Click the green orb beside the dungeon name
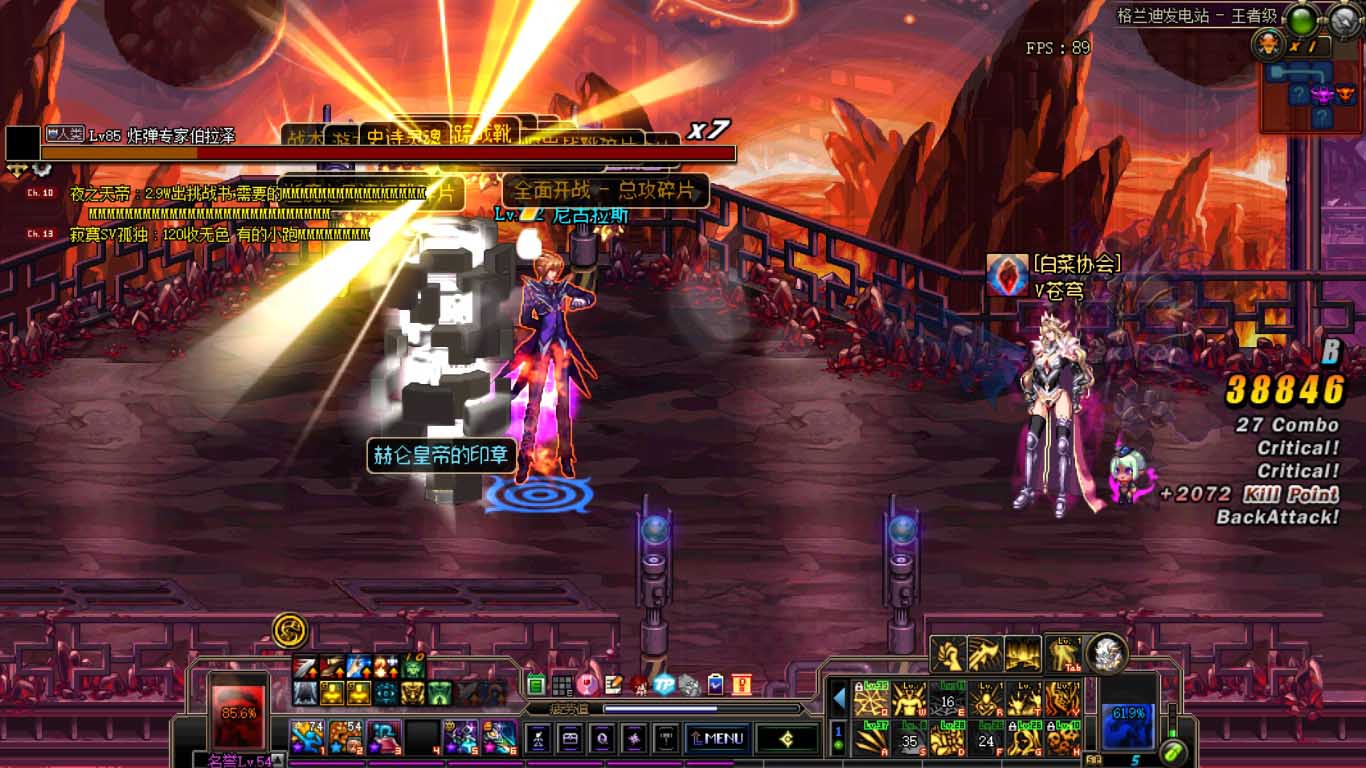The width and height of the screenshot is (1366, 768). click(x=1300, y=19)
